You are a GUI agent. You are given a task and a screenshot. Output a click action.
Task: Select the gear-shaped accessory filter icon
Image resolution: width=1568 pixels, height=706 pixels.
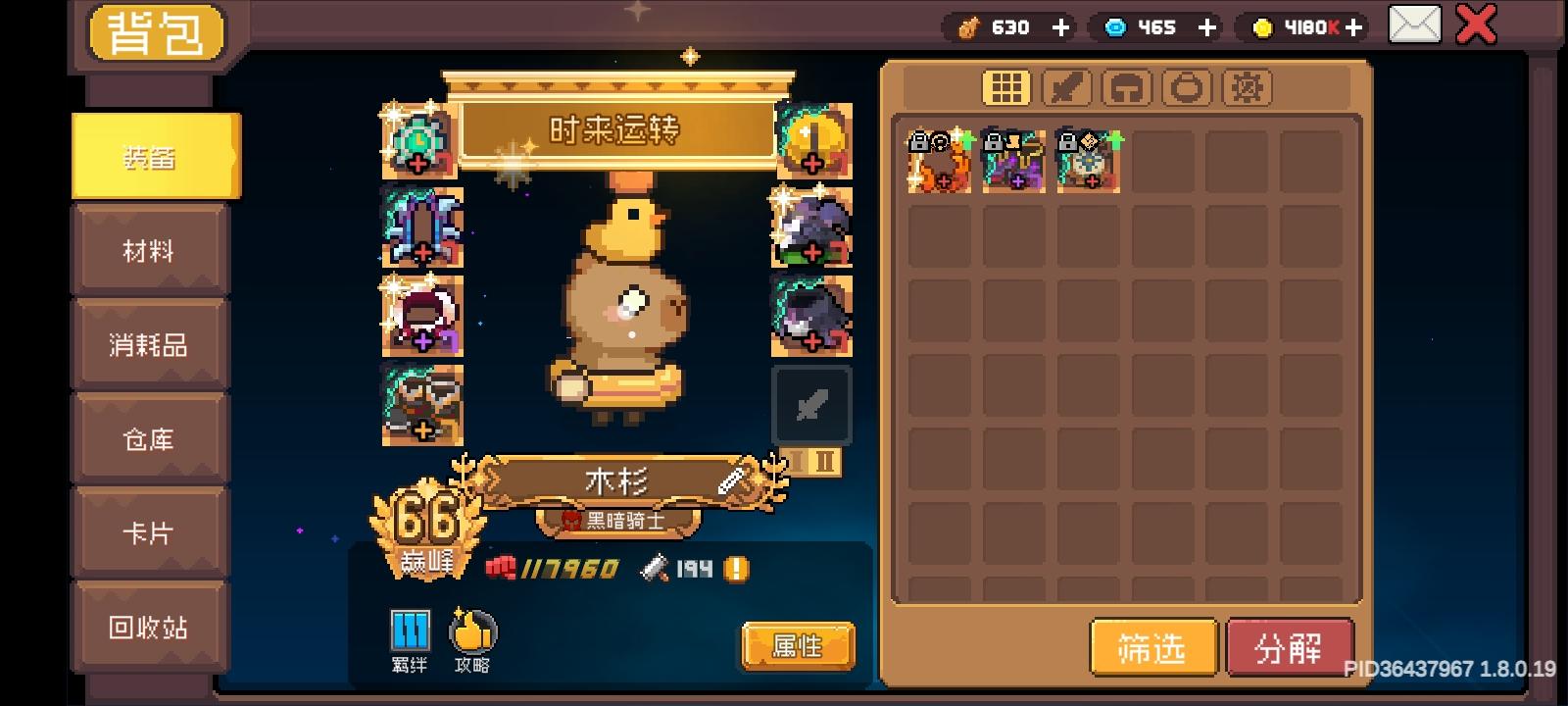click(x=1246, y=87)
